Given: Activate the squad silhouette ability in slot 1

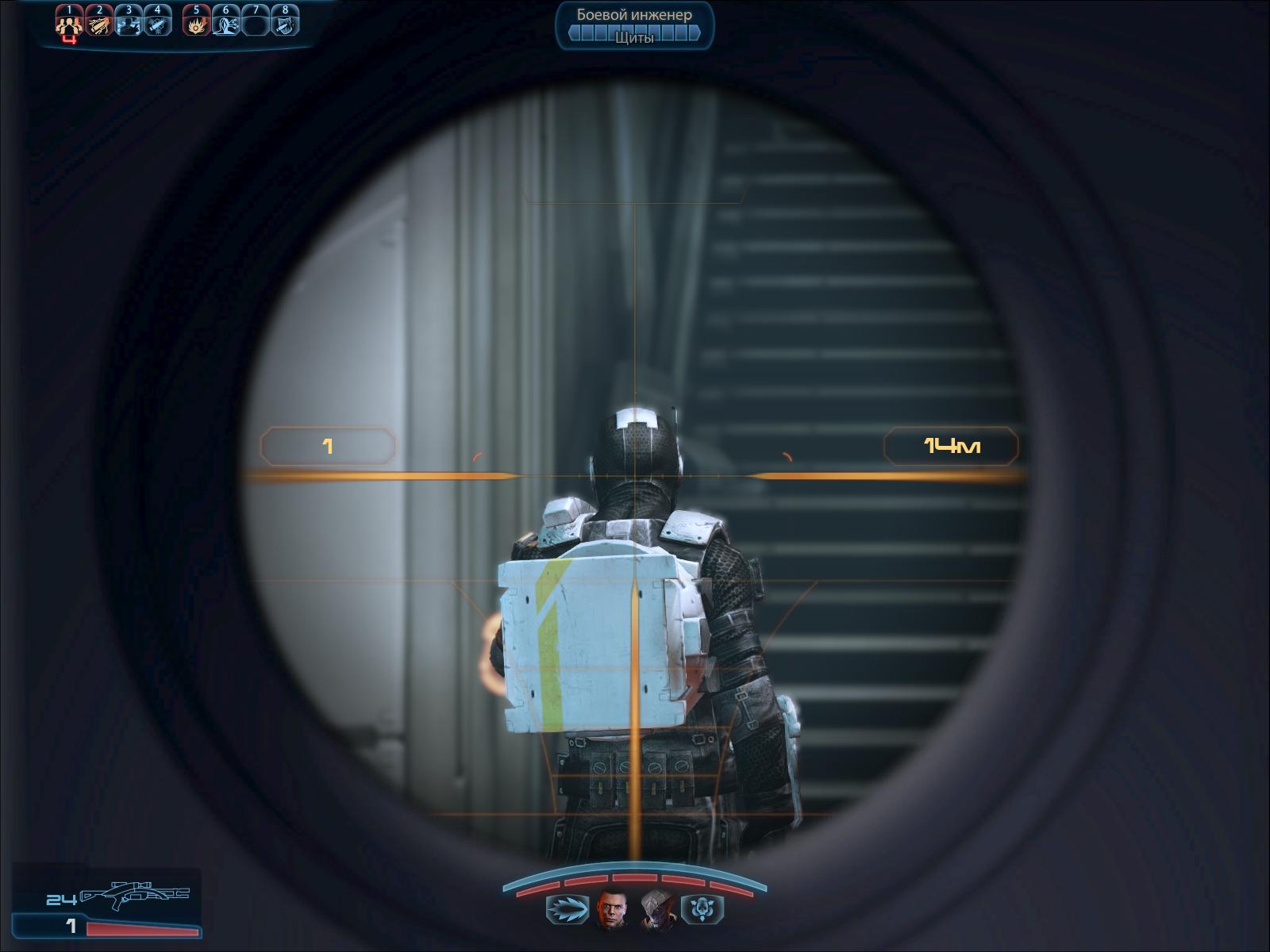Looking at the screenshot, I should click(x=70, y=24).
